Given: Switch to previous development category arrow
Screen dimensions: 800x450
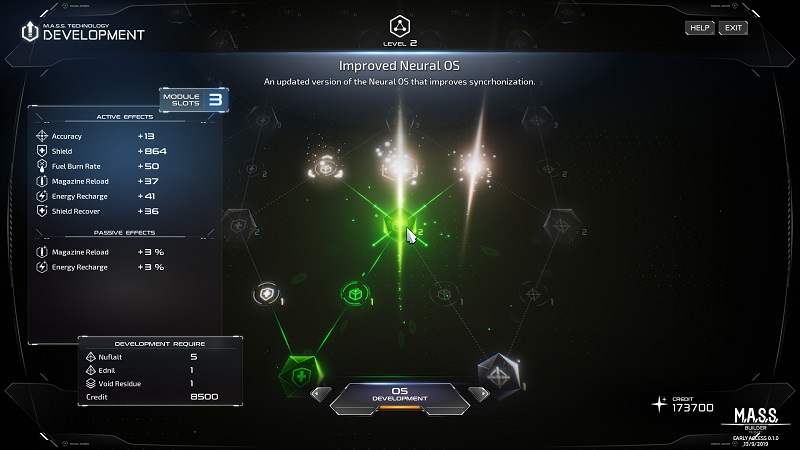Looking at the screenshot, I should 320,393.
